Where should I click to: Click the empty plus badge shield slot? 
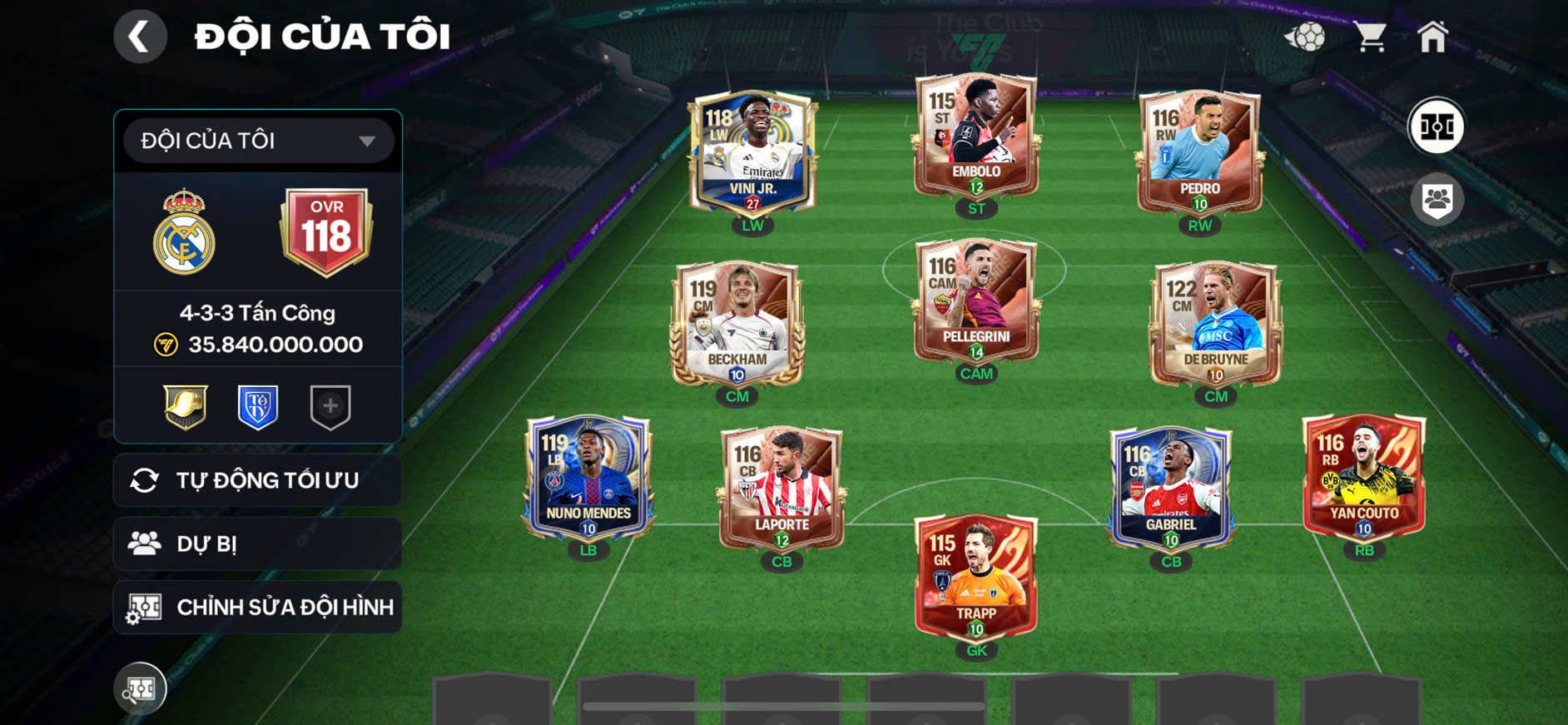coord(330,406)
